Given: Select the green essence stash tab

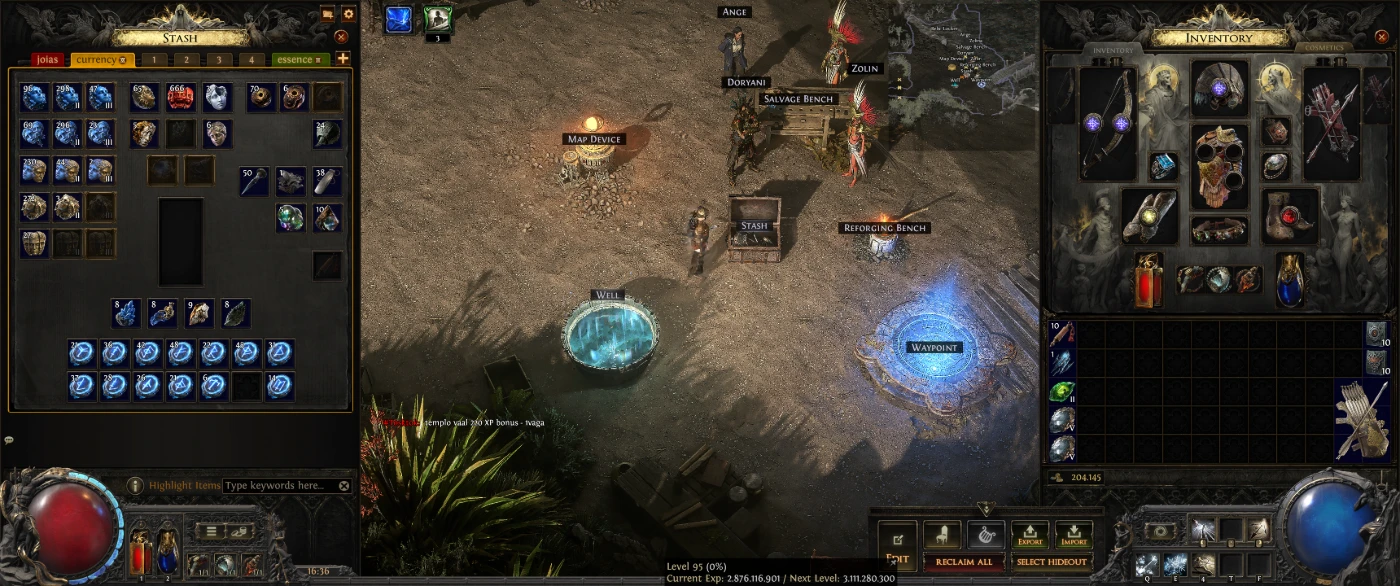Looking at the screenshot, I should click(299, 60).
